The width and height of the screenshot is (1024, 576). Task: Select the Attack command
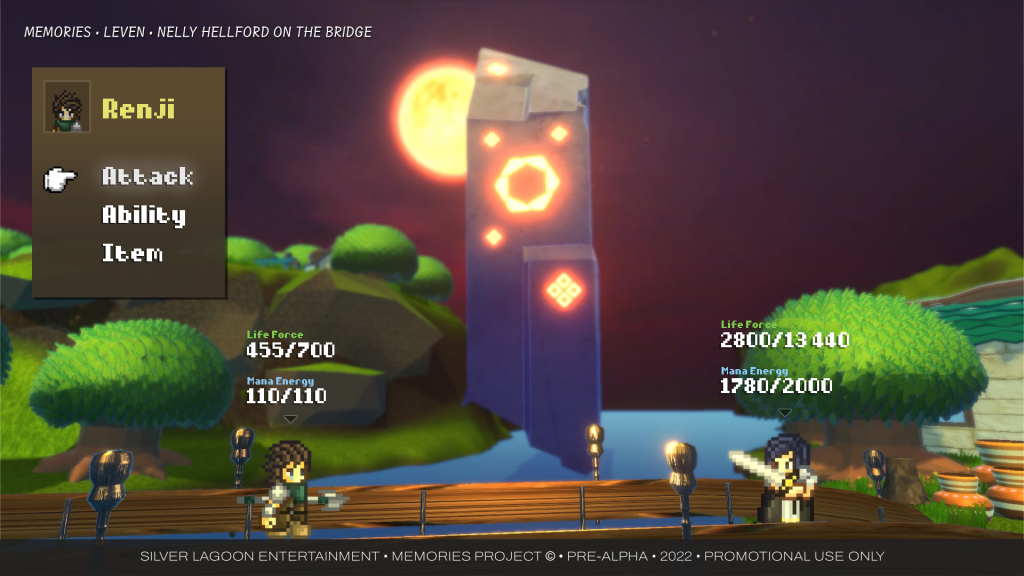point(147,177)
